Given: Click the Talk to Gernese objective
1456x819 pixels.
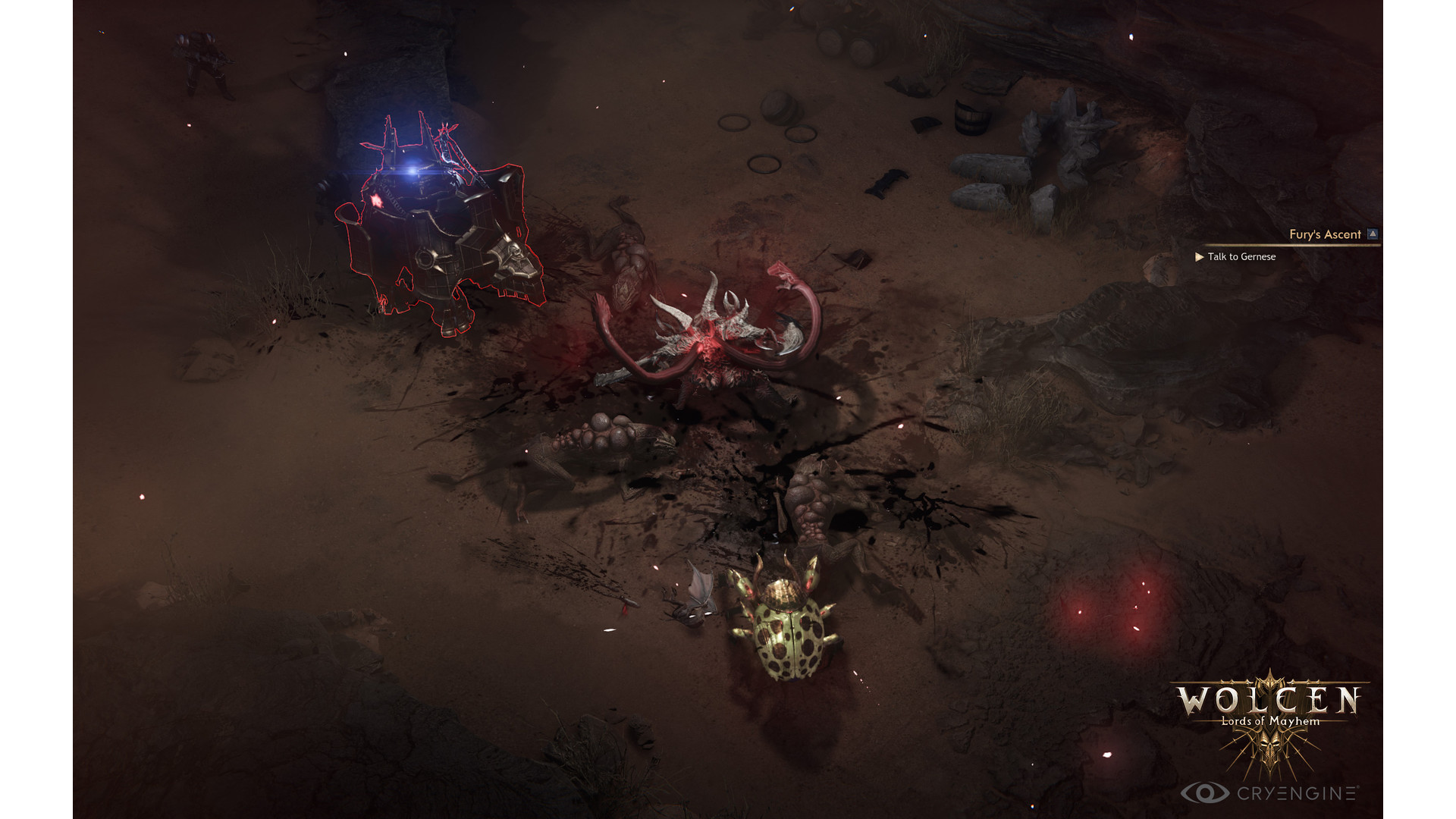Looking at the screenshot, I should pos(1241,257).
